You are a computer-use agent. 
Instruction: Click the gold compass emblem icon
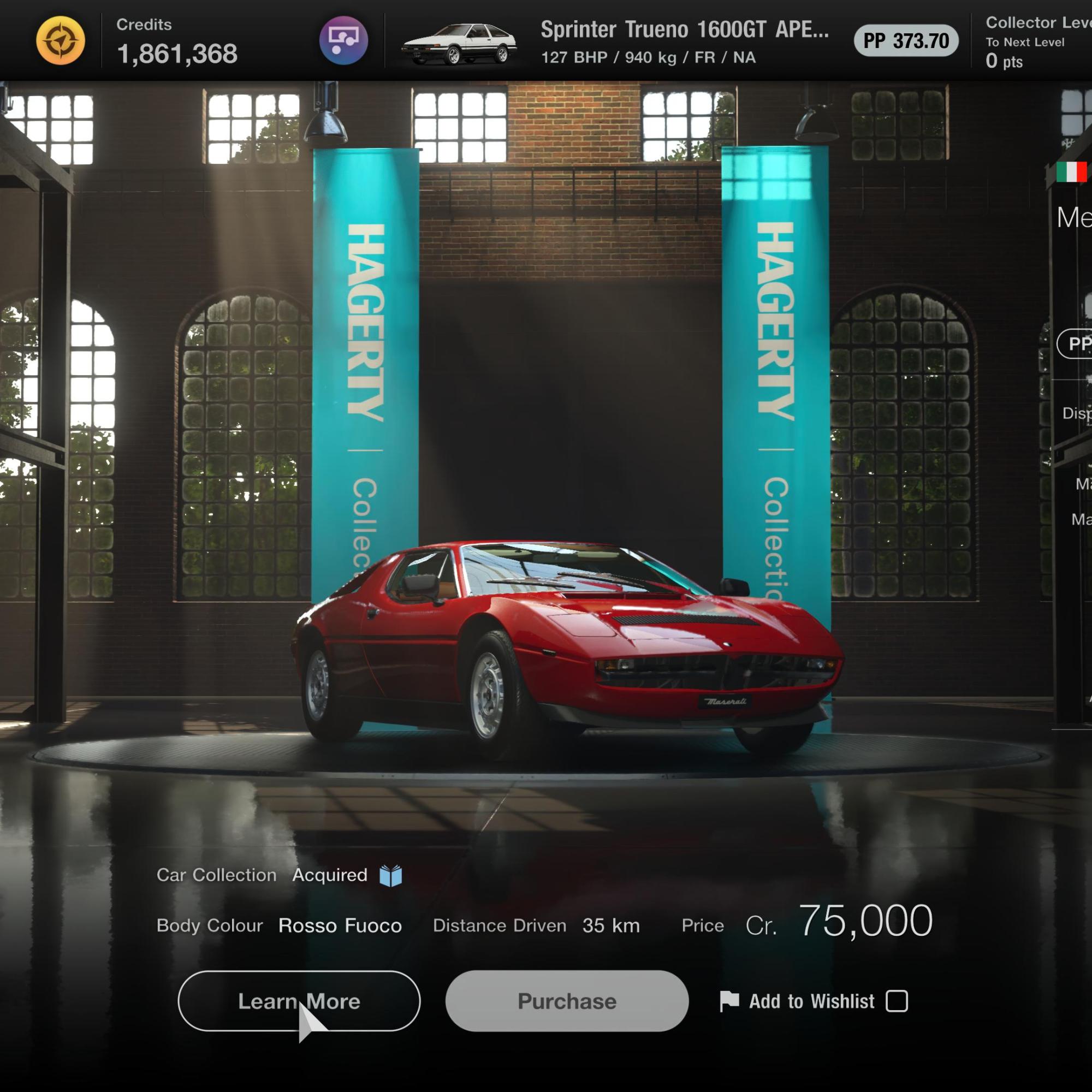[x=61, y=41]
